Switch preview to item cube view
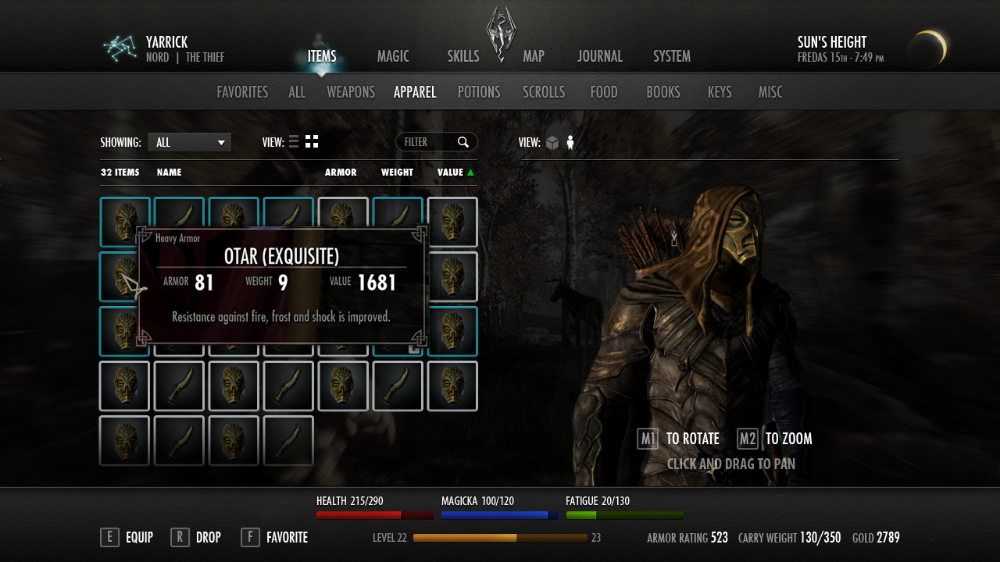This screenshot has width=1000, height=562. point(551,142)
